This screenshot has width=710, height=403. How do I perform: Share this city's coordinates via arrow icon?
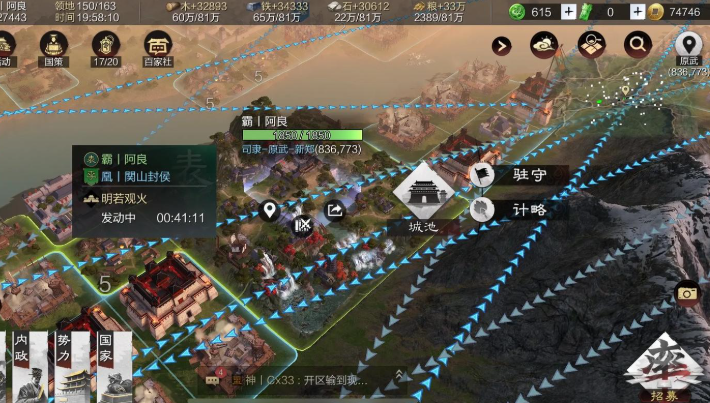click(x=335, y=211)
